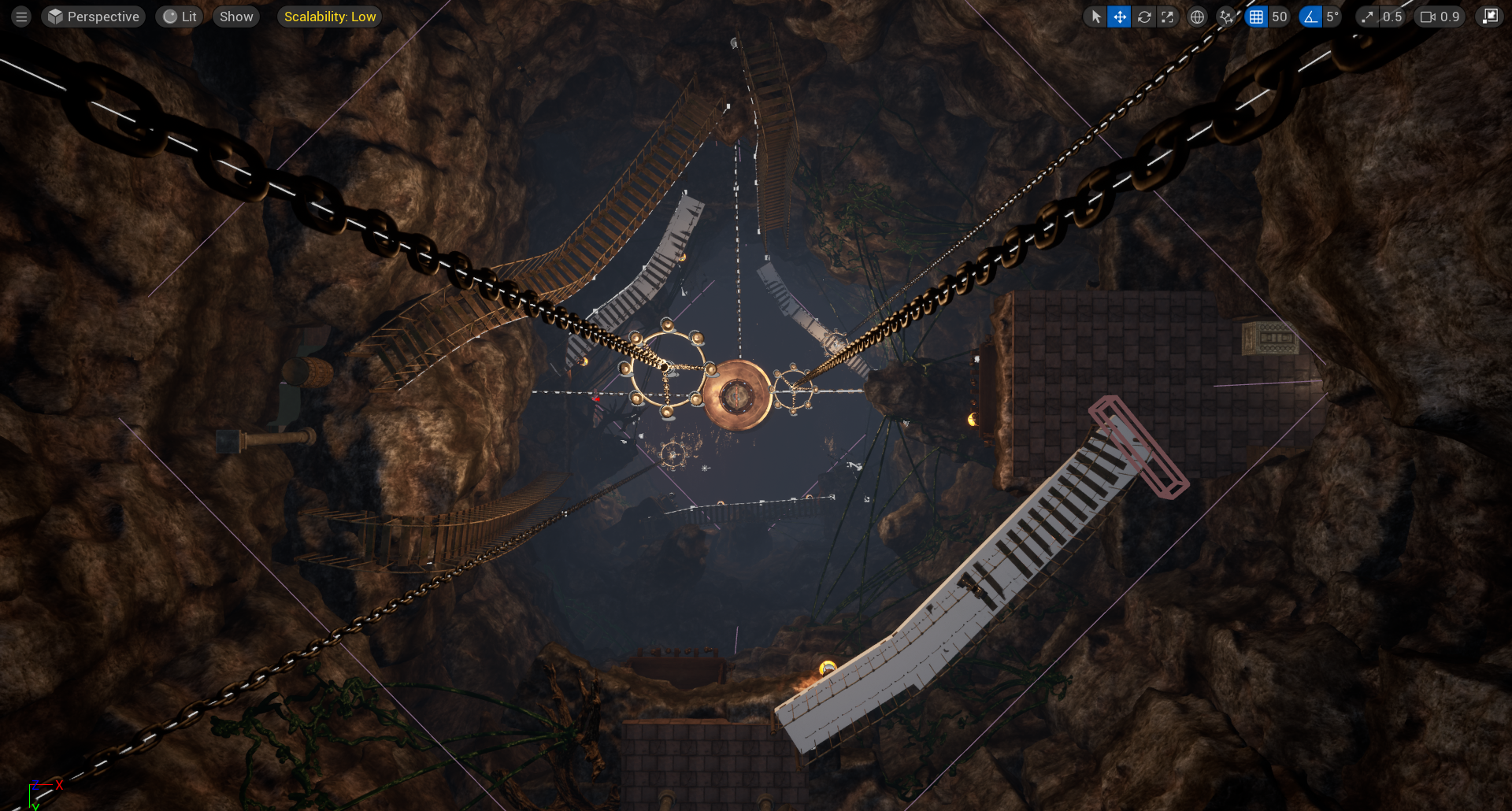
Task: Click the Scalability: Low warning button
Action: tap(329, 17)
